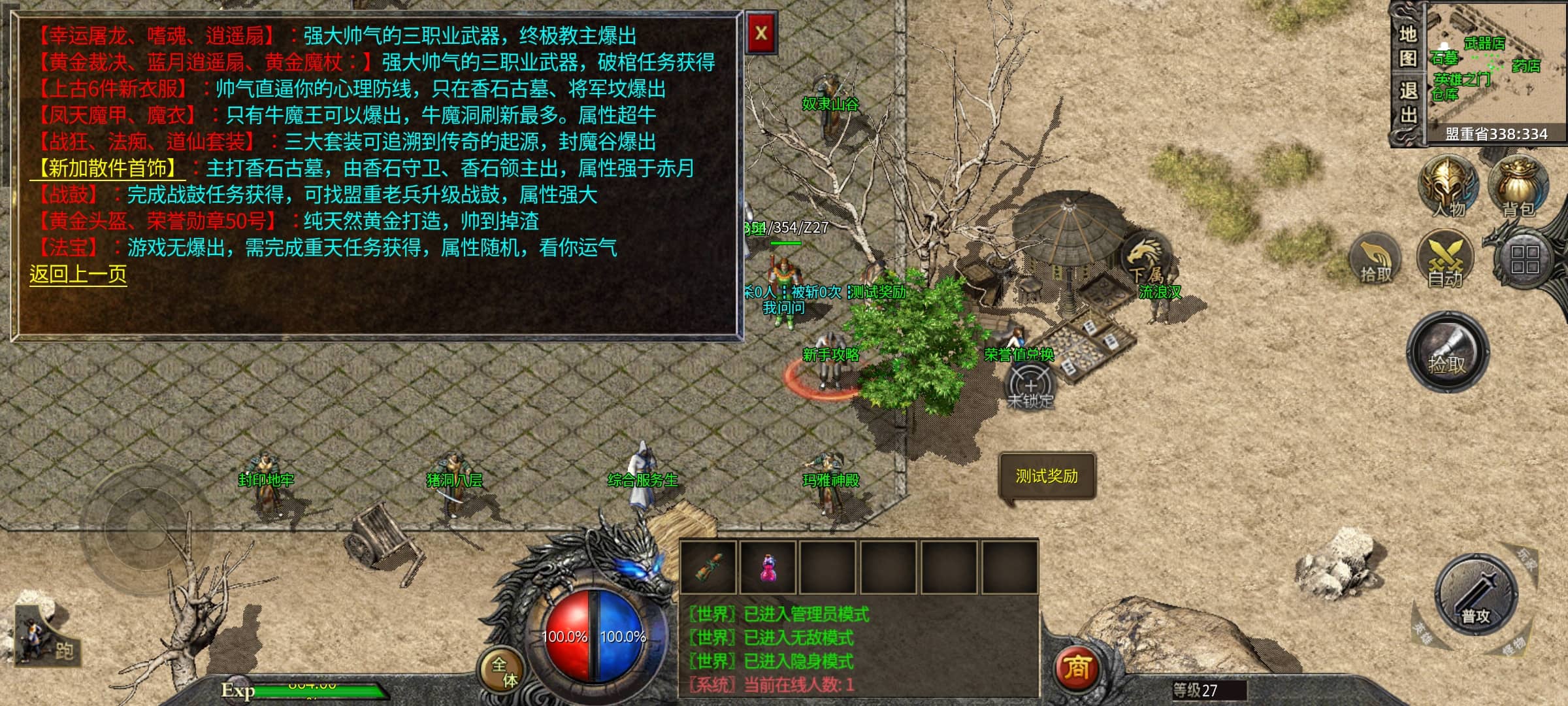The width and height of the screenshot is (1568, 706).
Task: Open the 地图 map button
Action: (1408, 46)
